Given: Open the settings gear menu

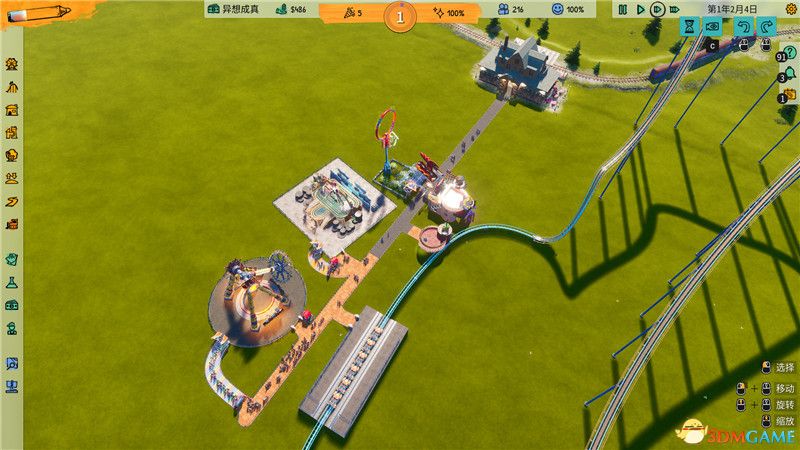Looking at the screenshot, I should [x=788, y=9].
